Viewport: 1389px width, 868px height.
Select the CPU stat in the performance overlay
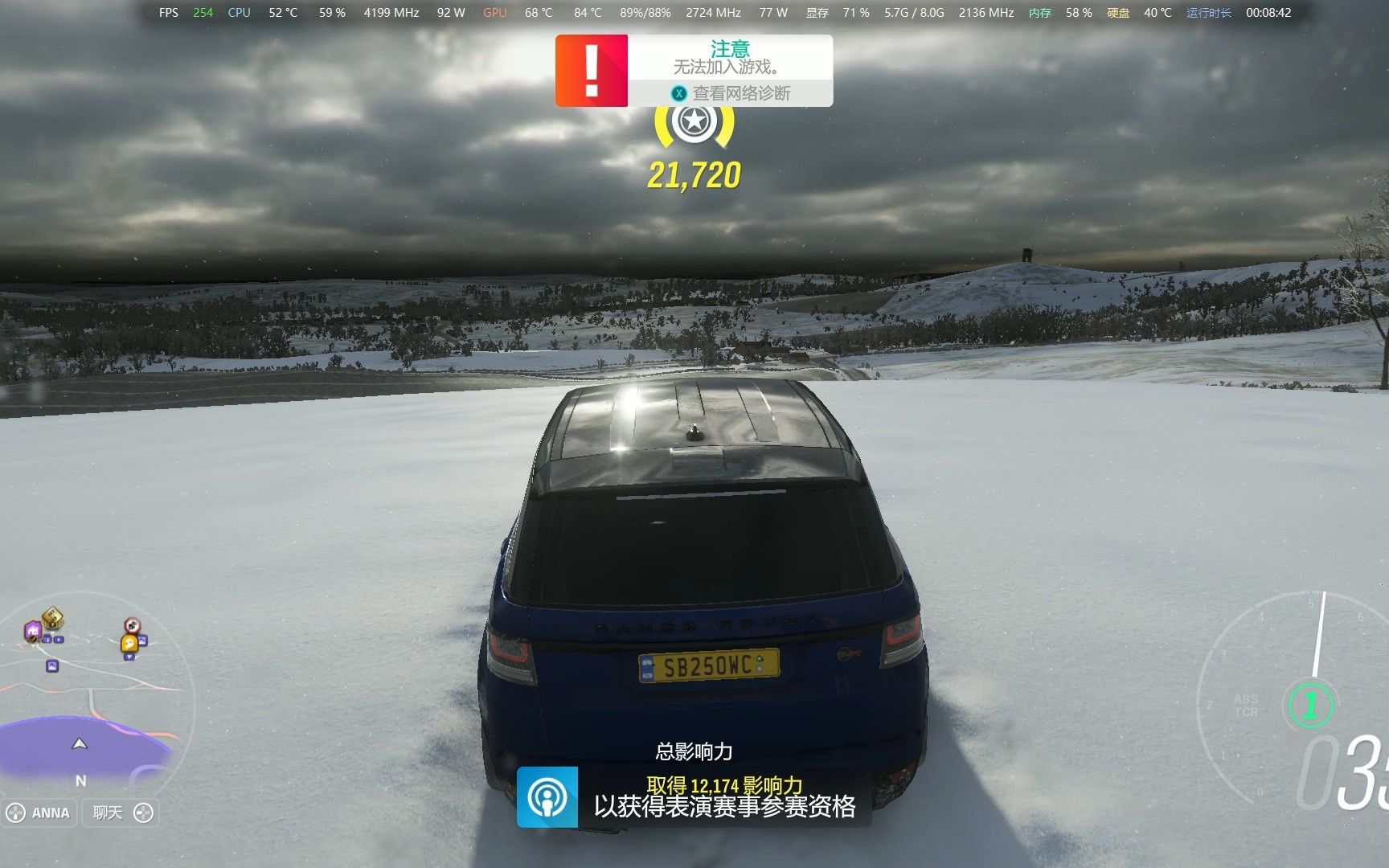click(x=239, y=12)
